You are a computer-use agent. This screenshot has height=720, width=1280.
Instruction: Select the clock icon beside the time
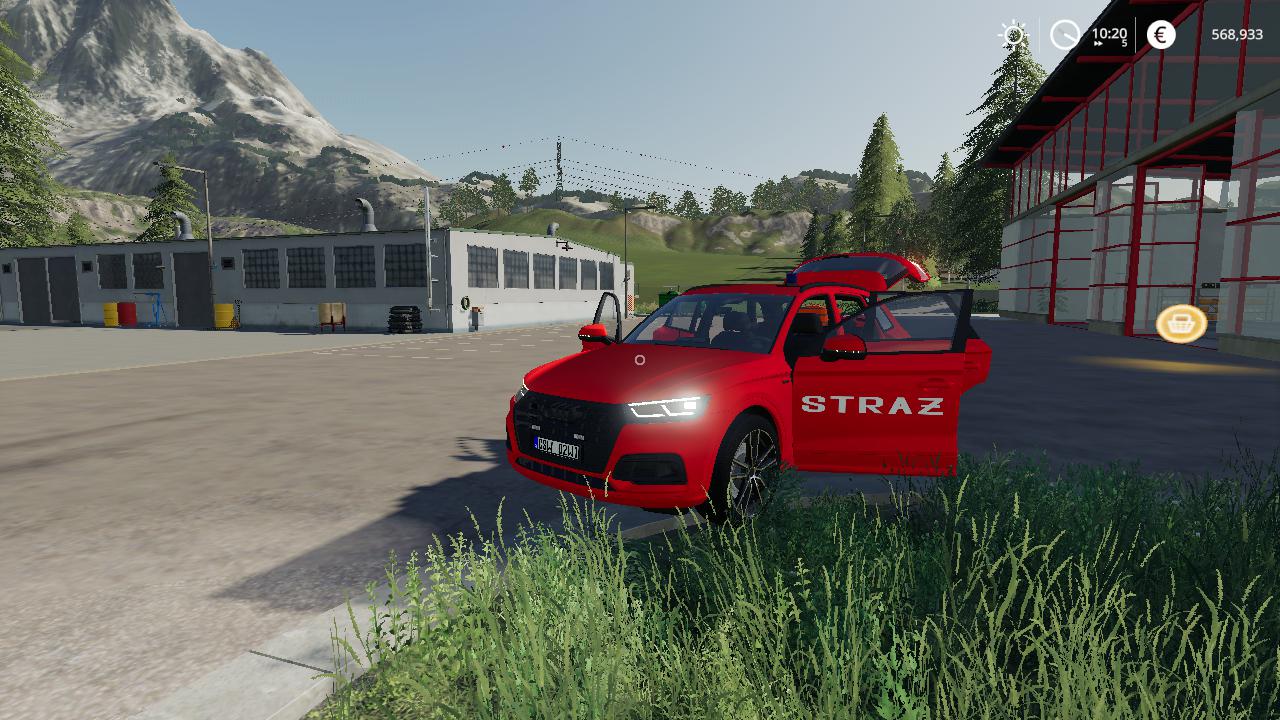point(1065,36)
